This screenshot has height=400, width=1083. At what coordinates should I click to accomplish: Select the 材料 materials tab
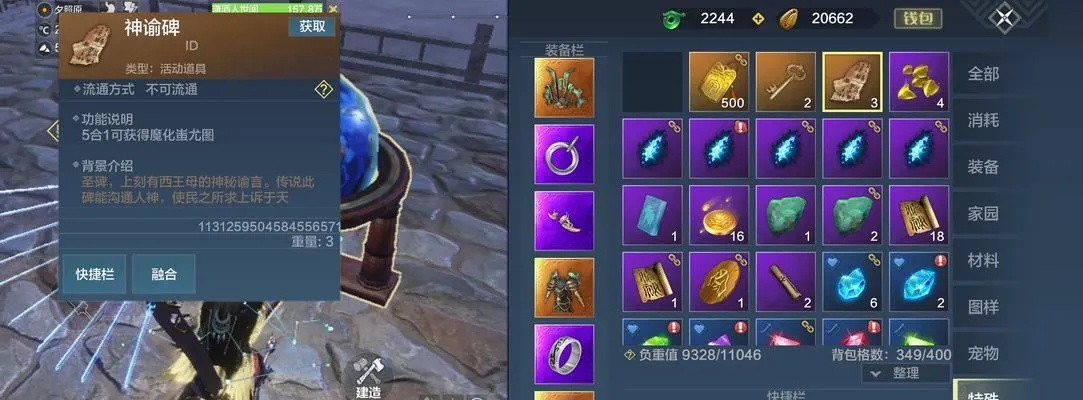pos(983,260)
